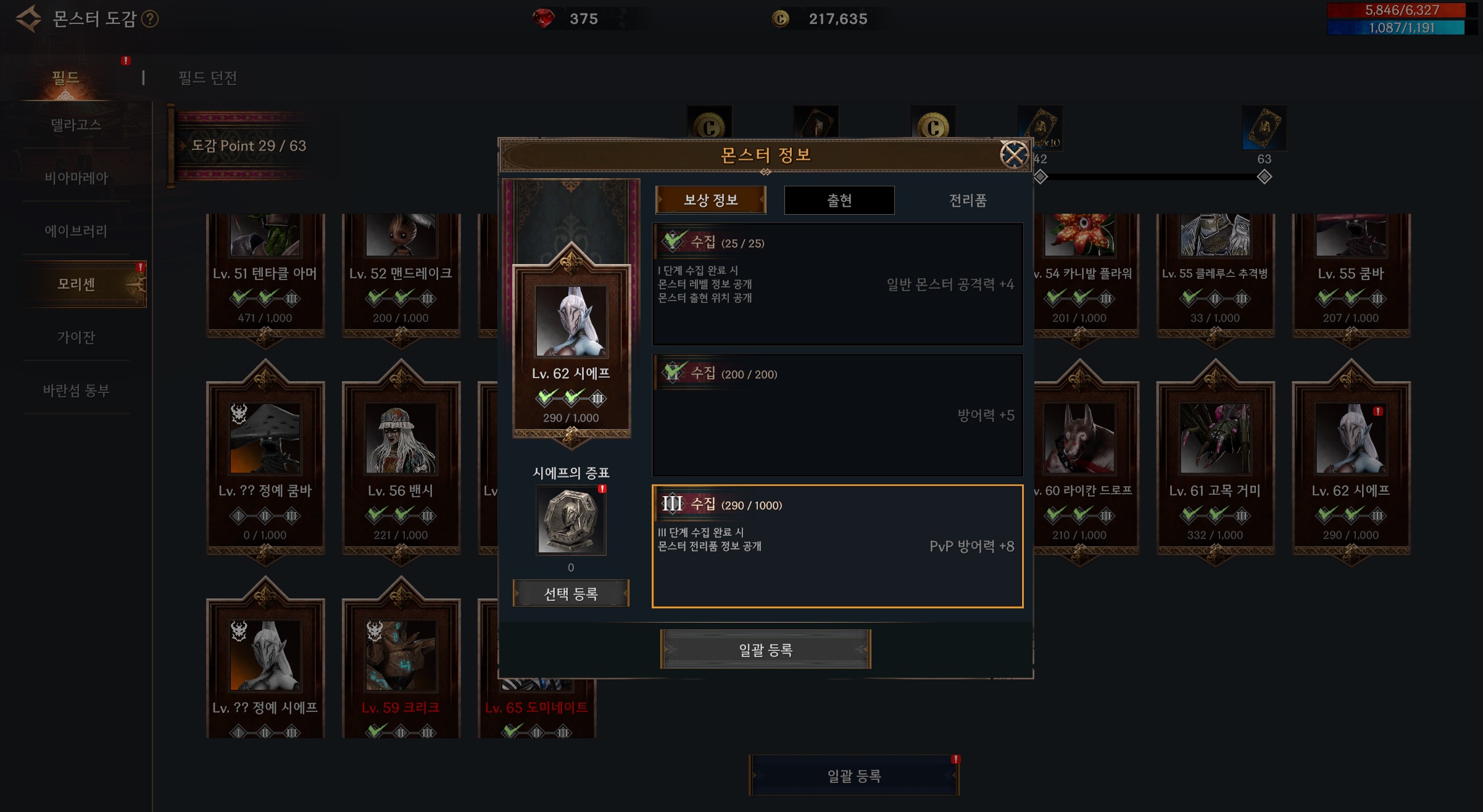Click 일괄 등록 inside the monster info popup
Image resolution: width=1483 pixels, height=812 pixels.
(765, 649)
